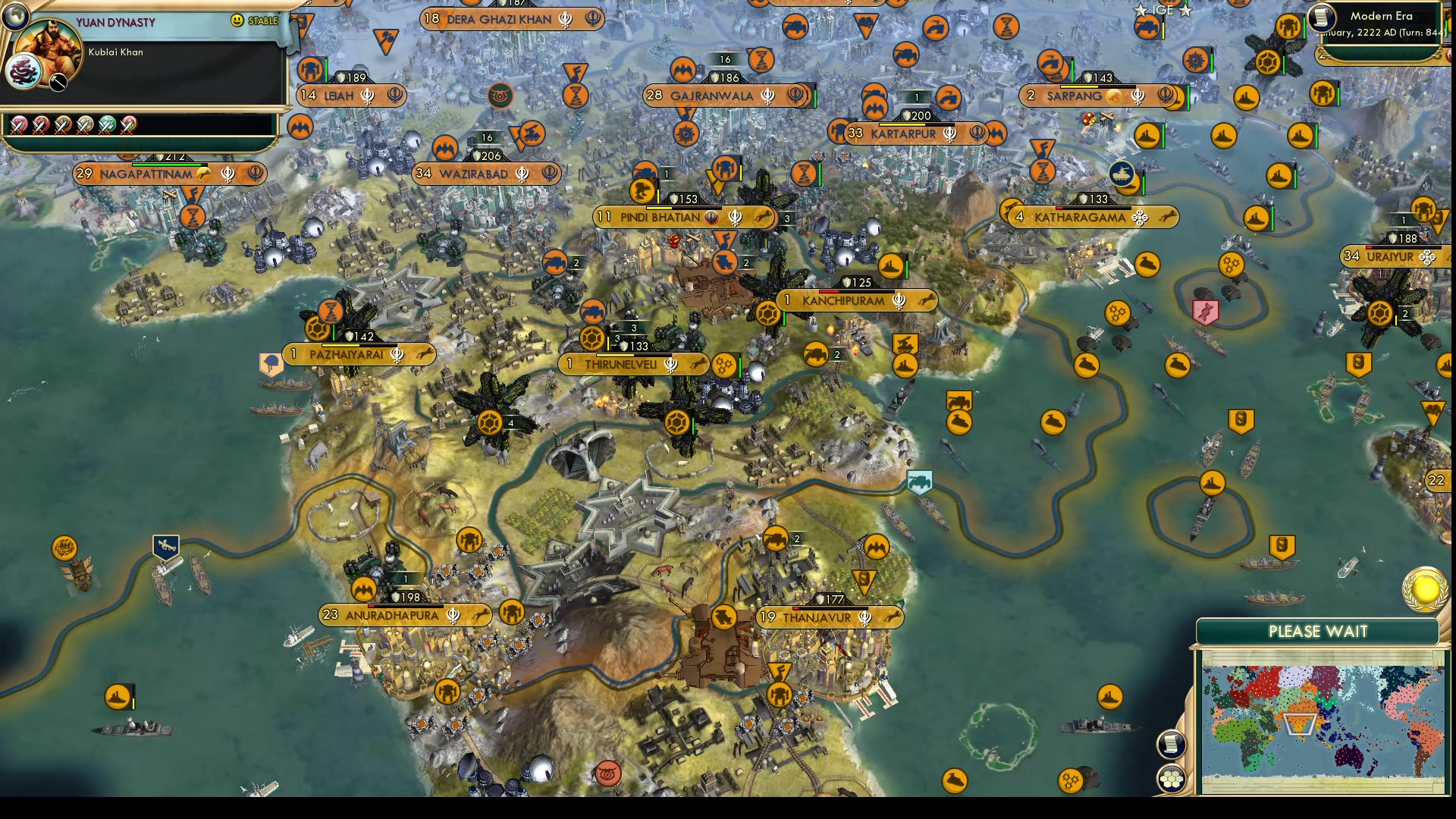Click the tank unit icon near Katharagama
The width and height of the screenshot is (1456, 819).
tap(1123, 174)
